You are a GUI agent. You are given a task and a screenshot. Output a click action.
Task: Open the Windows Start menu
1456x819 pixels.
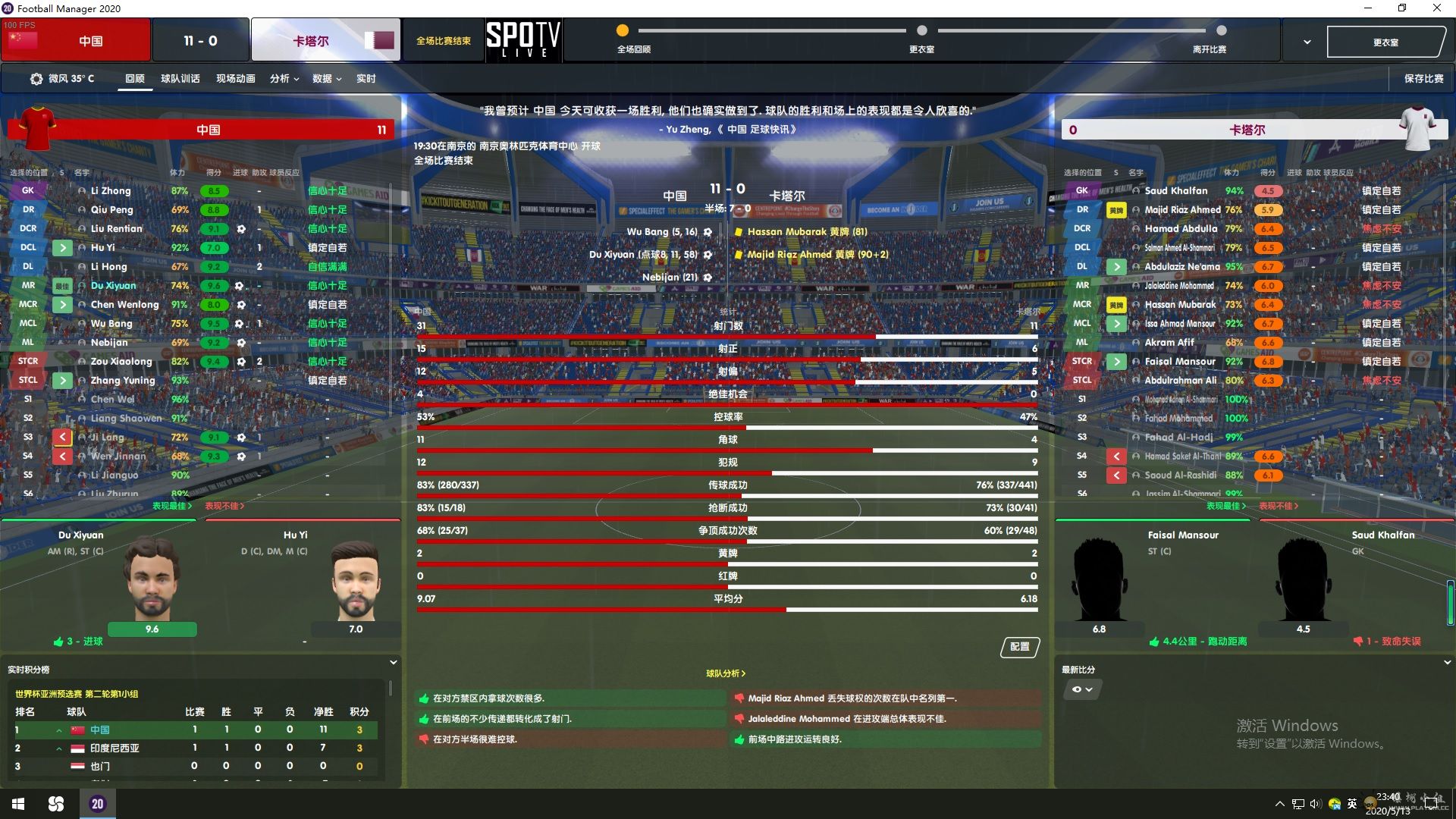pyautogui.click(x=18, y=804)
